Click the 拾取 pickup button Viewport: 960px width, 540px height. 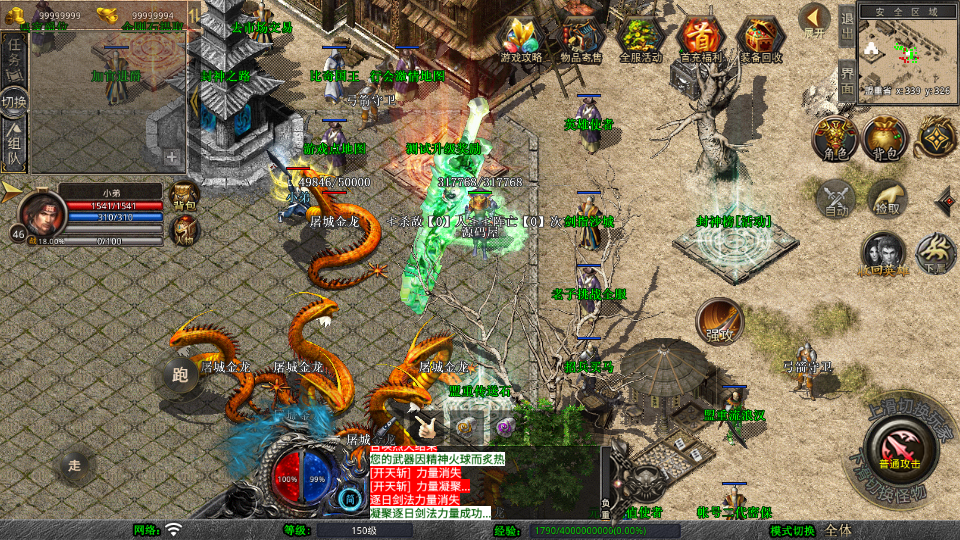coord(886,198)
